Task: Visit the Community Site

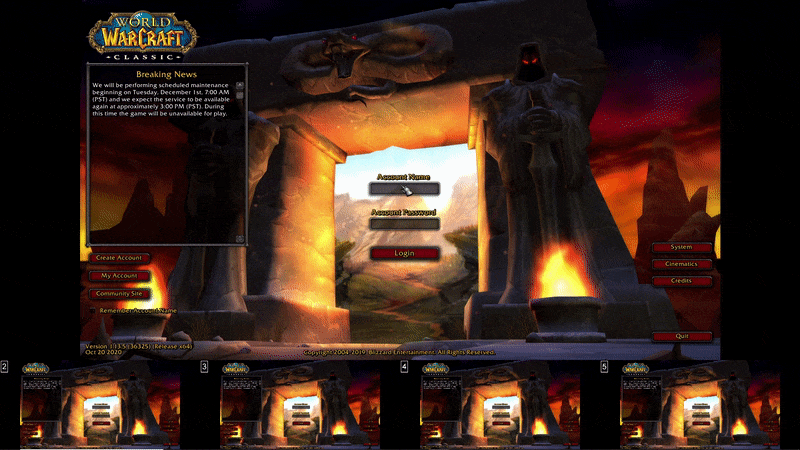Action: 118,294
